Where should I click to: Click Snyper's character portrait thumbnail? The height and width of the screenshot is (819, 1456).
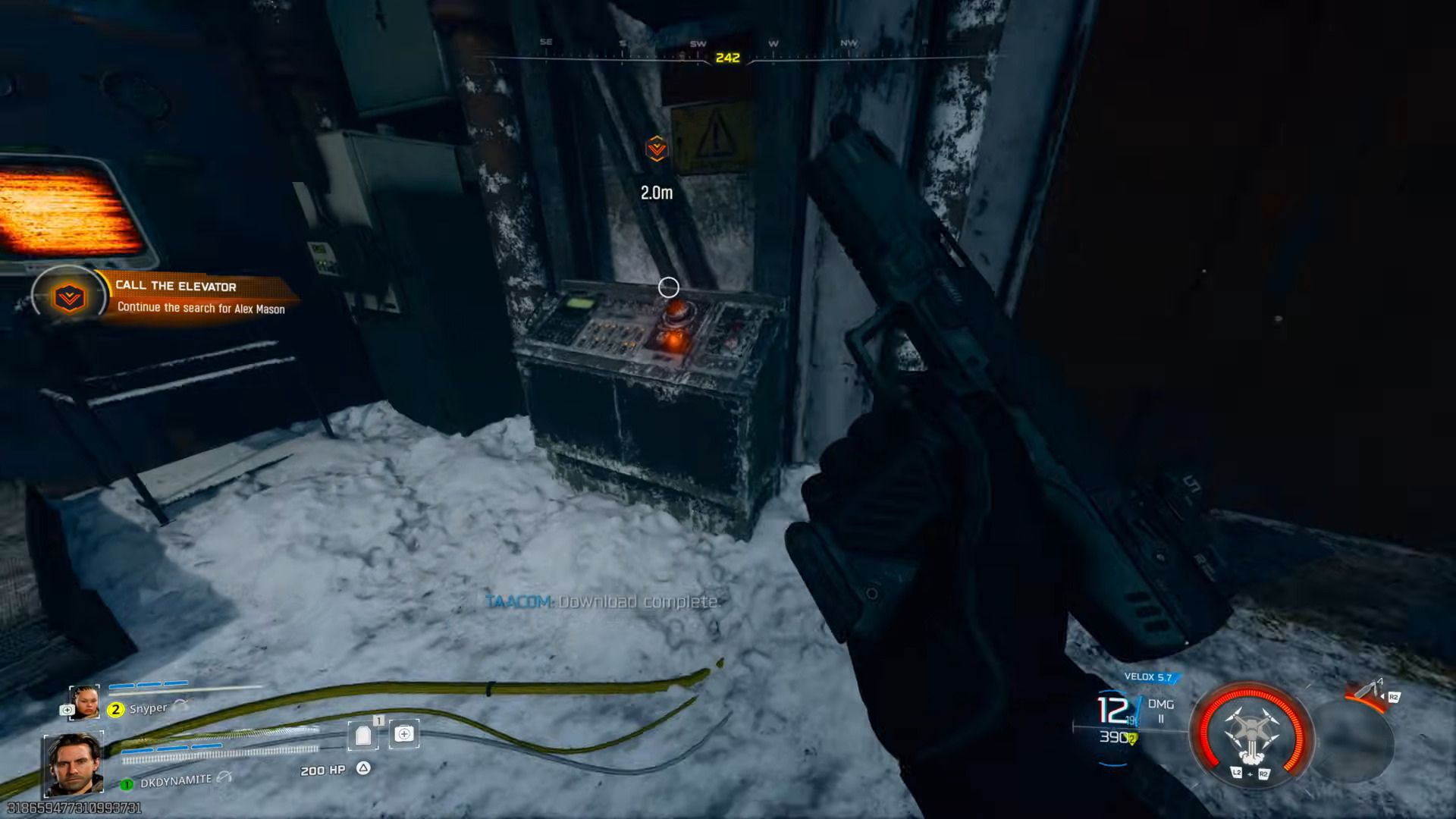[x=84, y=702]
